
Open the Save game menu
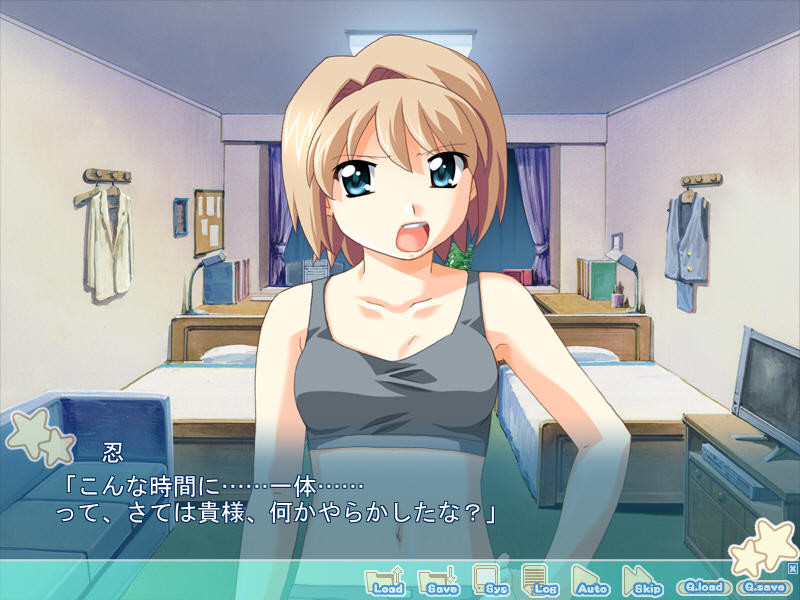point(438,581)
